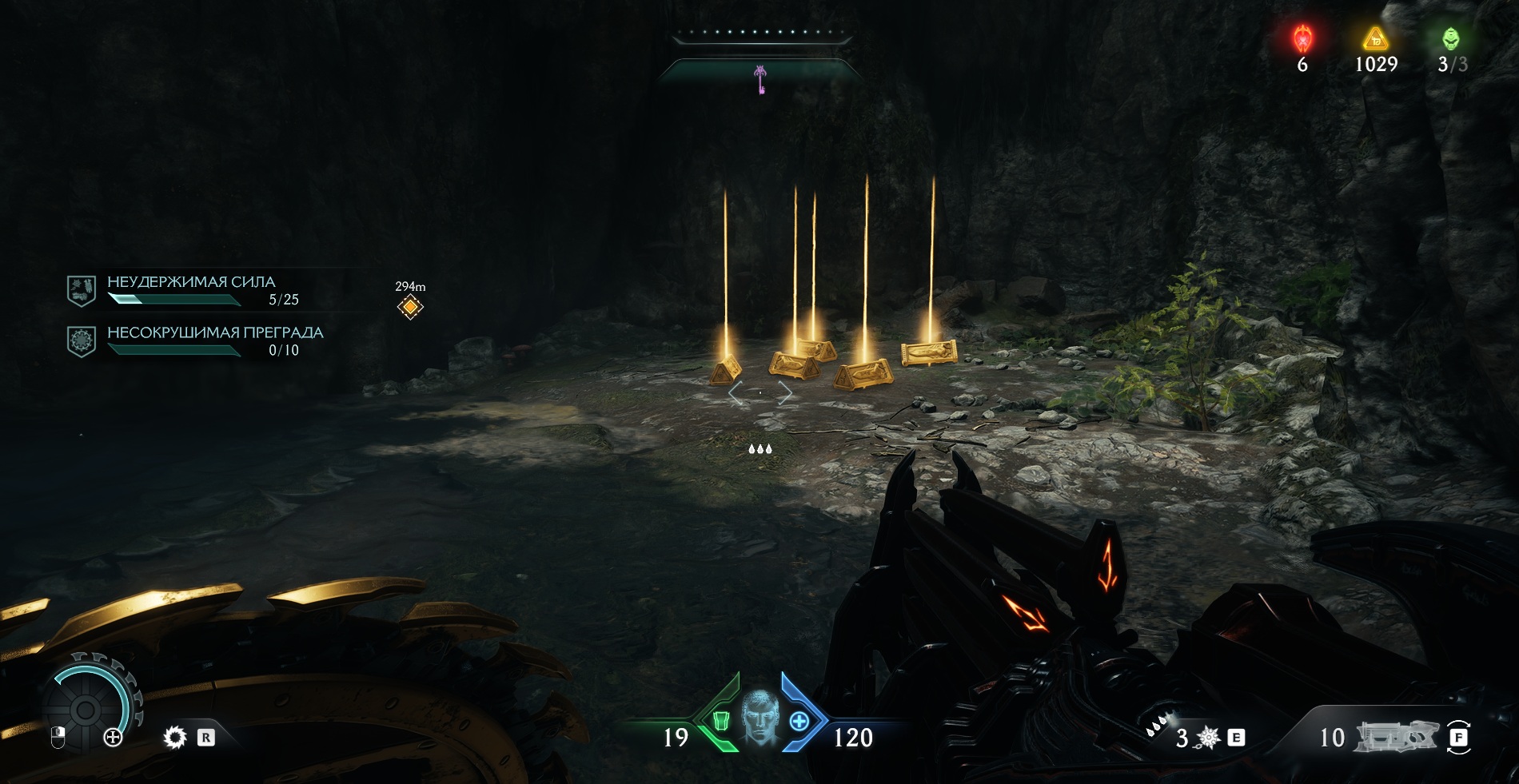Activate the spinning saw blade ability
1519x784 pixels.
tap(174, 737)
